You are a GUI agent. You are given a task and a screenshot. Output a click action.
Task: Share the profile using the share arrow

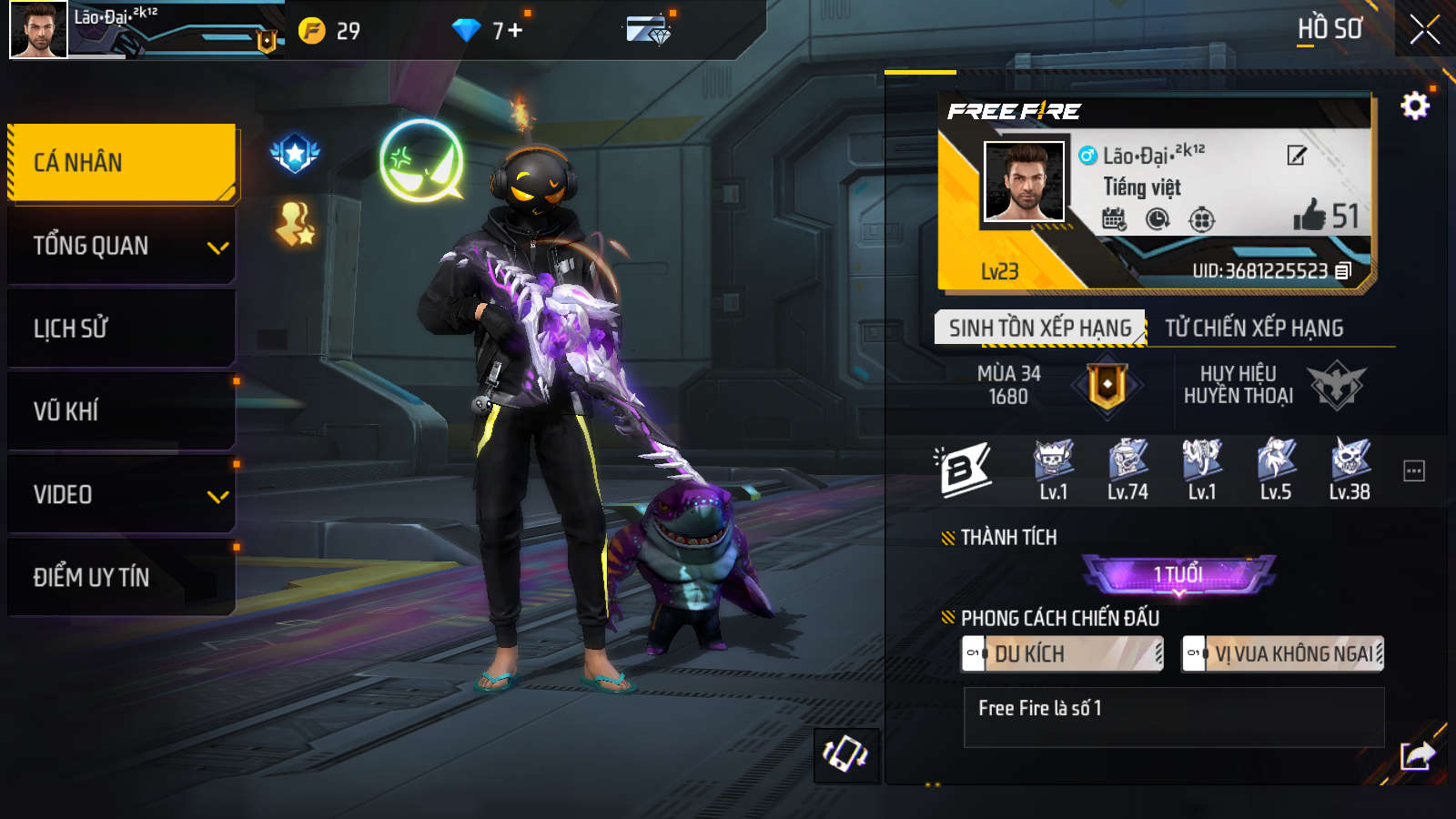1417,754
